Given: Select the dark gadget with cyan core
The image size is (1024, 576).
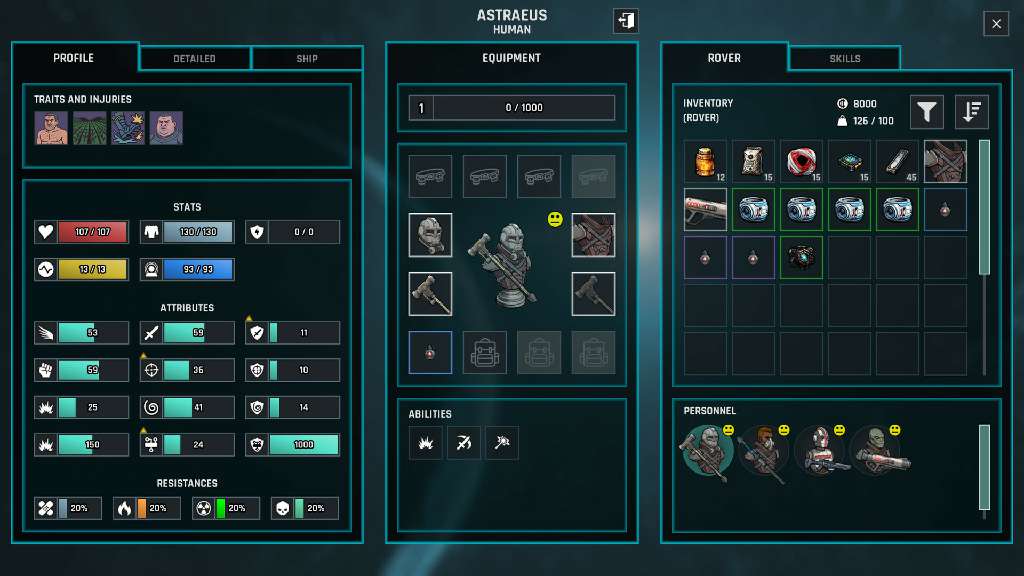Looking at the screenshot, I should 801,257.
